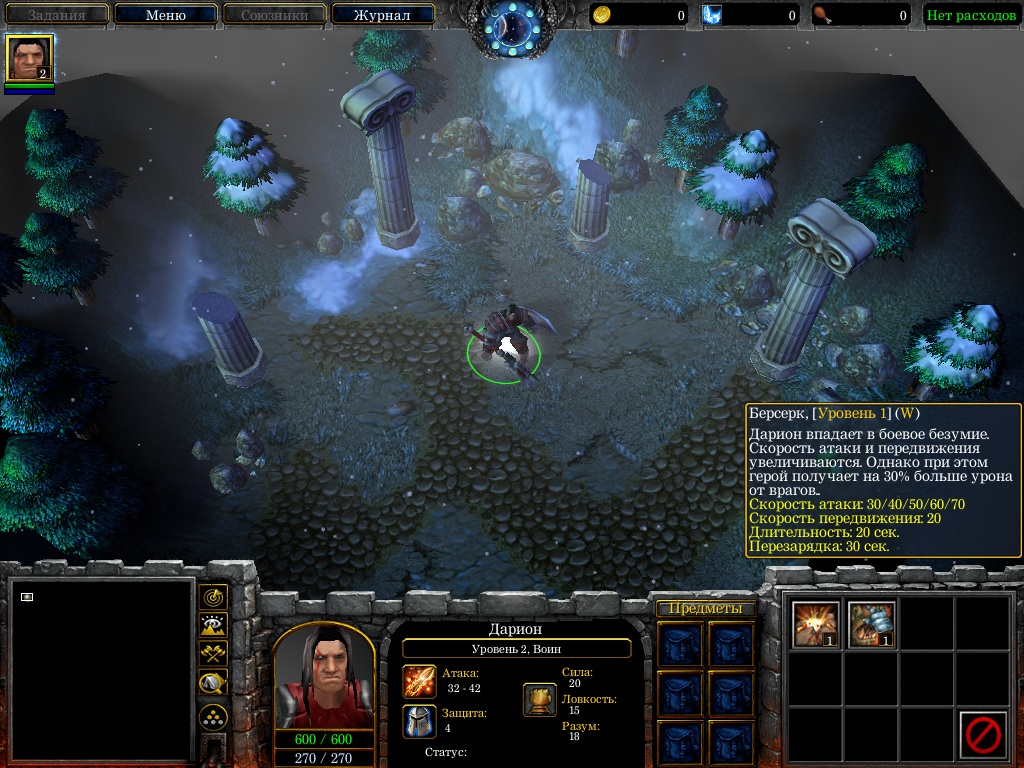Select Дарион's hero icon in the corner
1024x768 pixels.
pos(30,58)
